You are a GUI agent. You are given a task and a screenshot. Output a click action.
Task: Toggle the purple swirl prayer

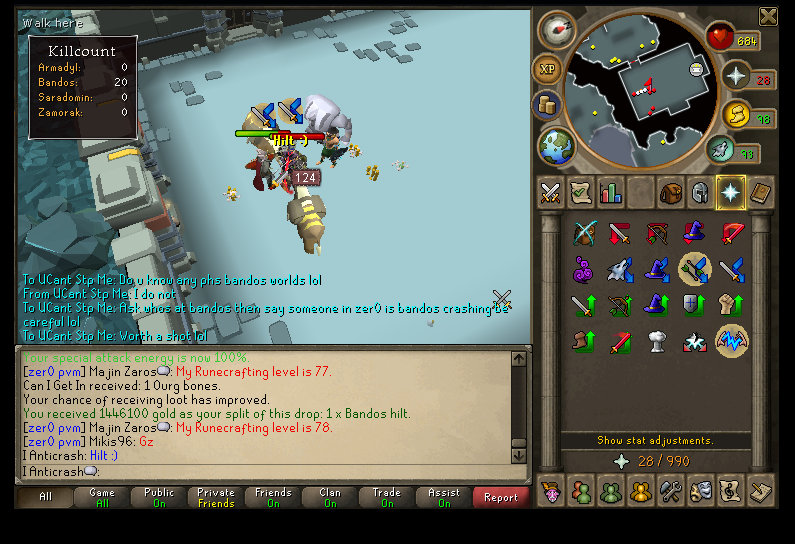585,269
